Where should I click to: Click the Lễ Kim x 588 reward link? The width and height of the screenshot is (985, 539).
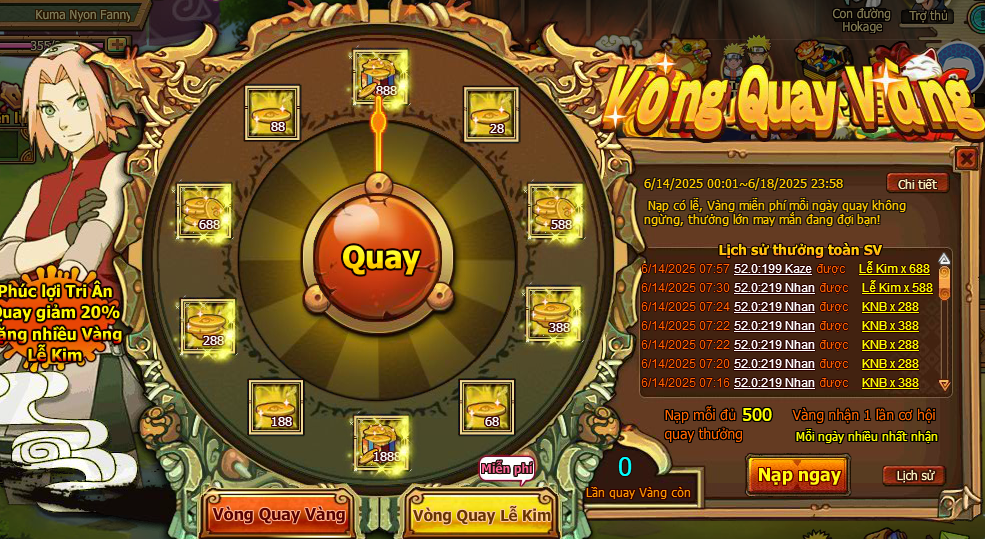tap(897, 288)
